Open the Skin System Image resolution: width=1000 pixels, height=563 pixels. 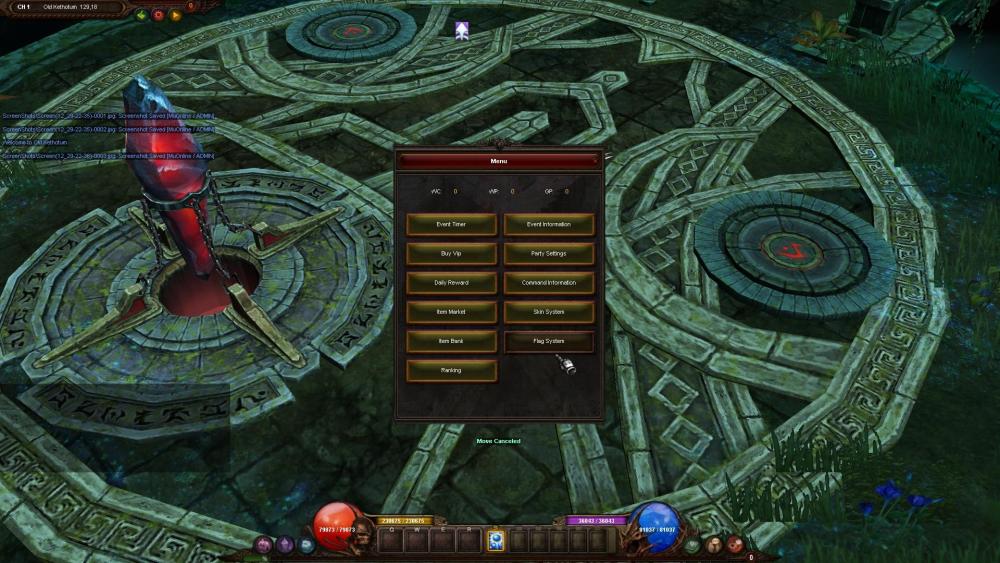548,312
